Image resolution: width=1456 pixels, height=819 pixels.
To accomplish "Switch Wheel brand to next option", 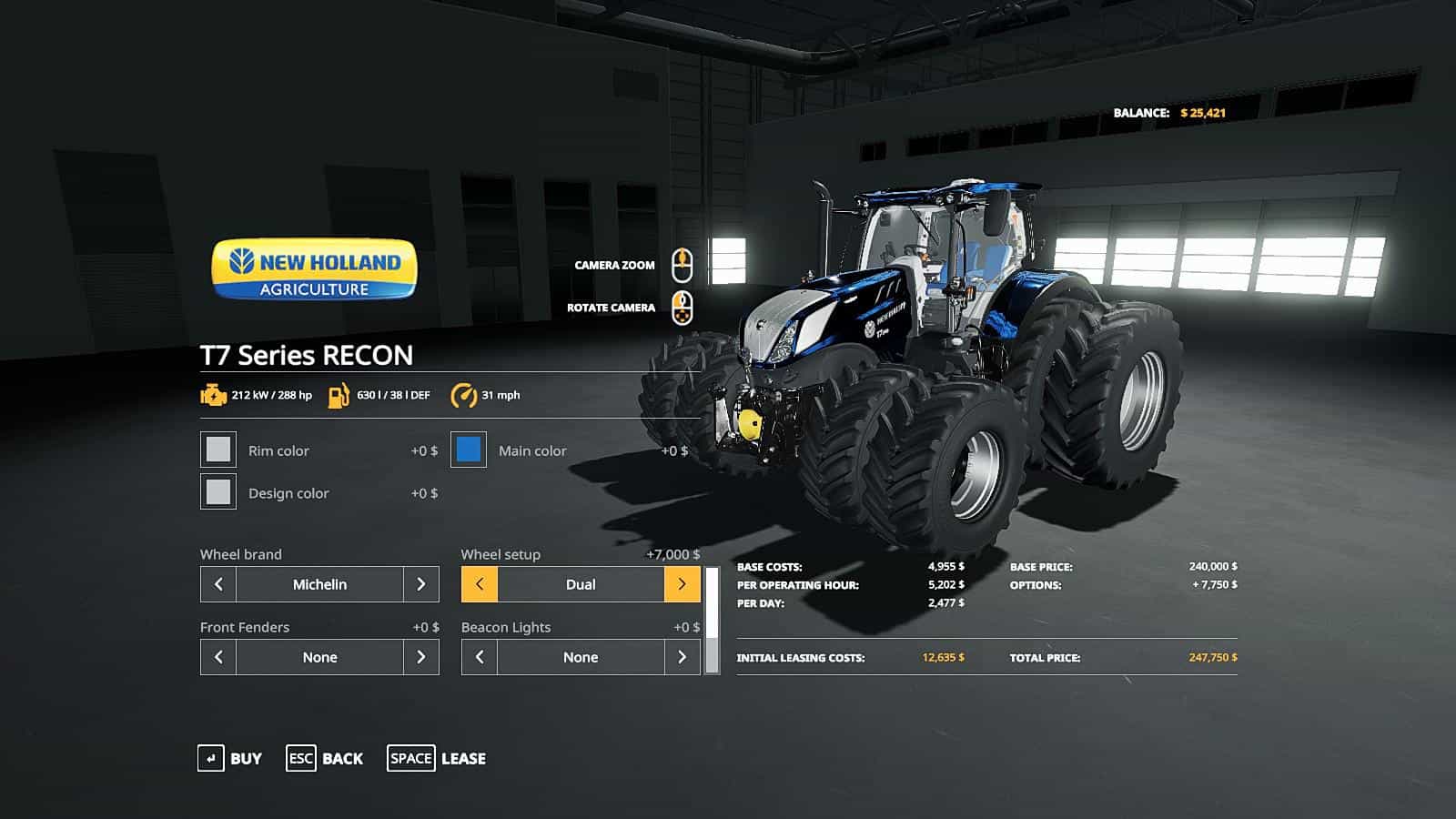I will (x=420, y=584).
